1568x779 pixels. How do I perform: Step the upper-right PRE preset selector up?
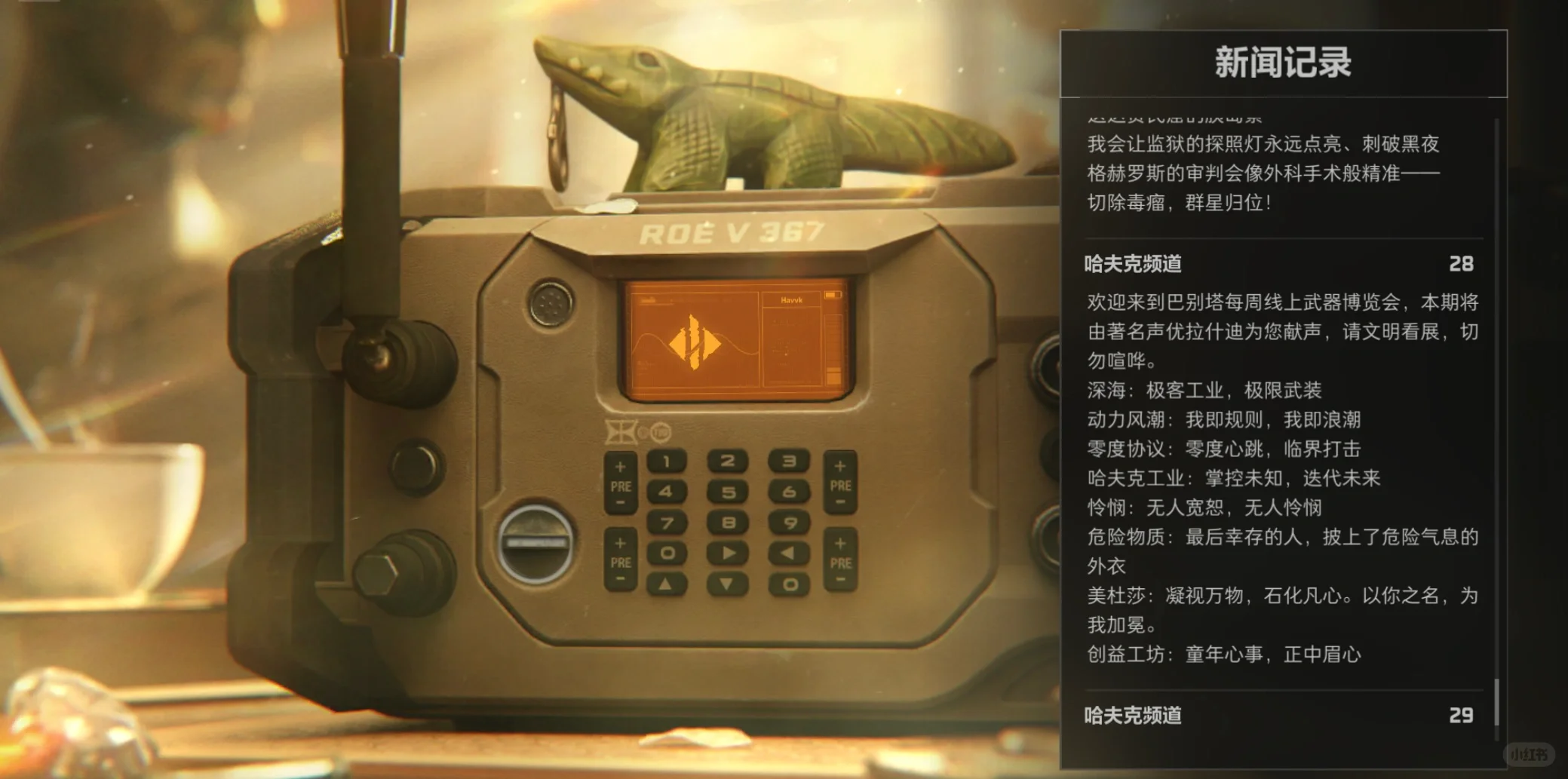[840, 465]
